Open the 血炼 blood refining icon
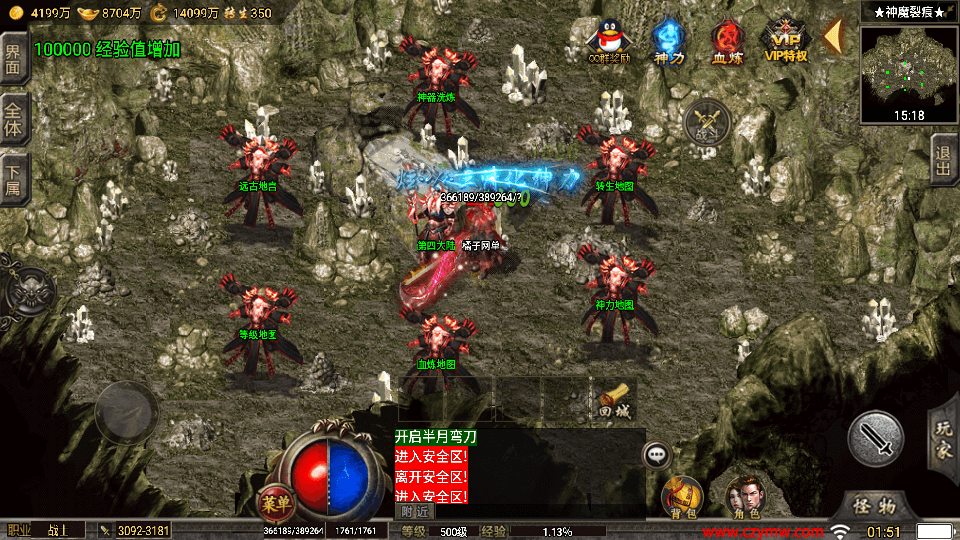This screenshot has width=960, height=540. (727, 42)
